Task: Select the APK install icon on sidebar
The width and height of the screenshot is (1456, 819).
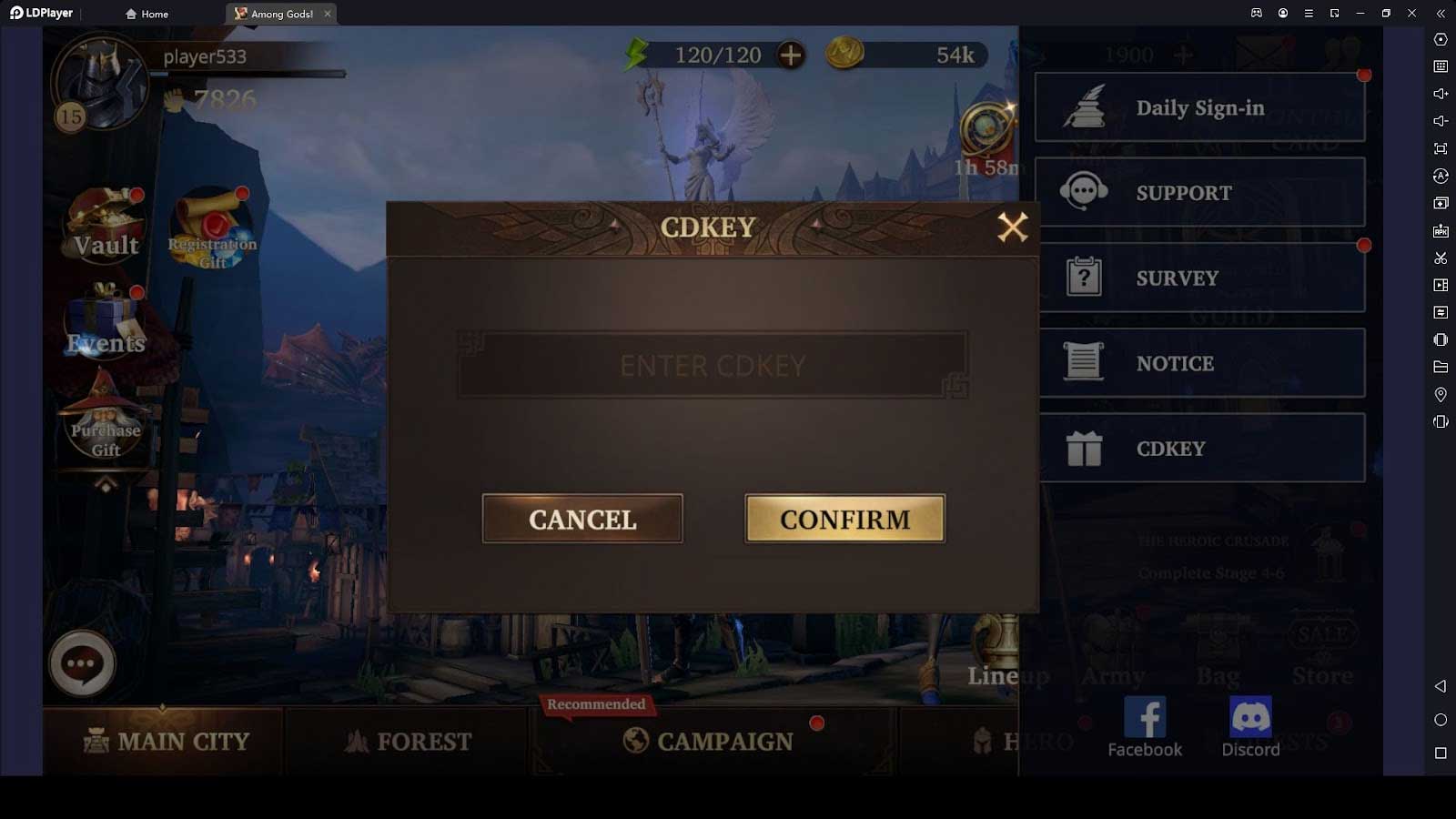Action: pos(1441,231)
